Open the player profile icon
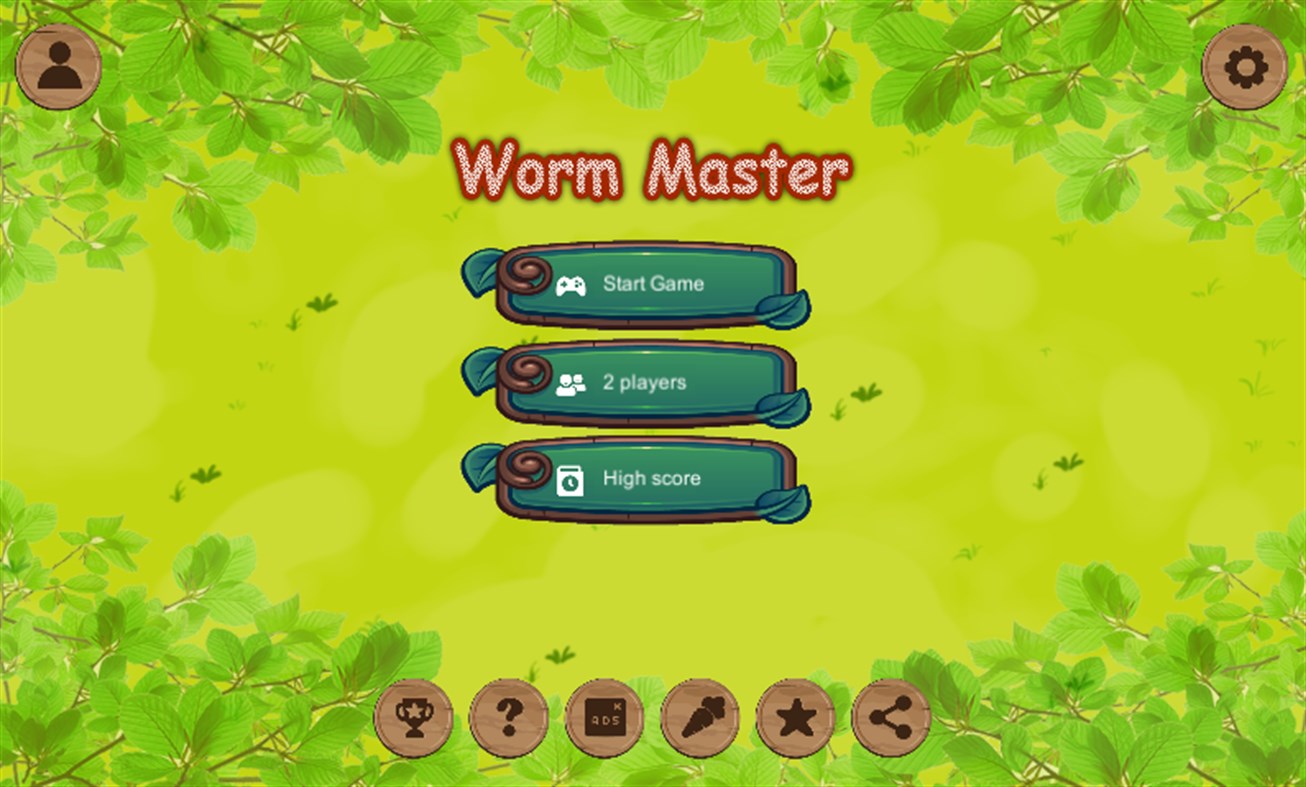The image size is (1306, 787). [x=57, y=67]
